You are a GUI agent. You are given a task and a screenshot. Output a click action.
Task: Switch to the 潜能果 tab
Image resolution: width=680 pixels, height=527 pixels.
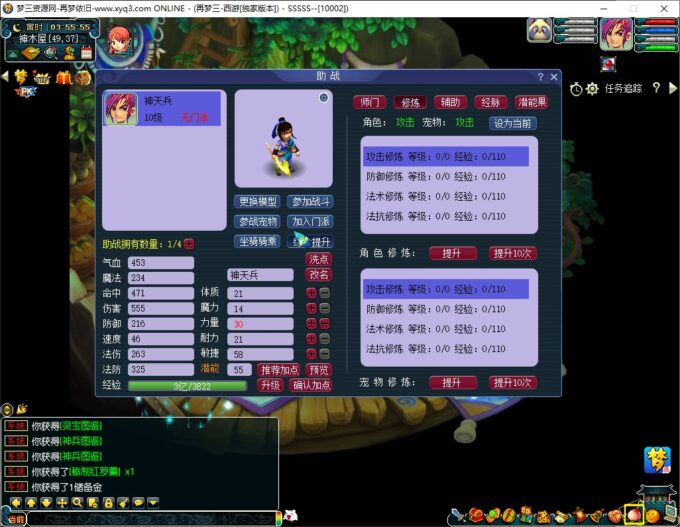[x=532, y=102]
